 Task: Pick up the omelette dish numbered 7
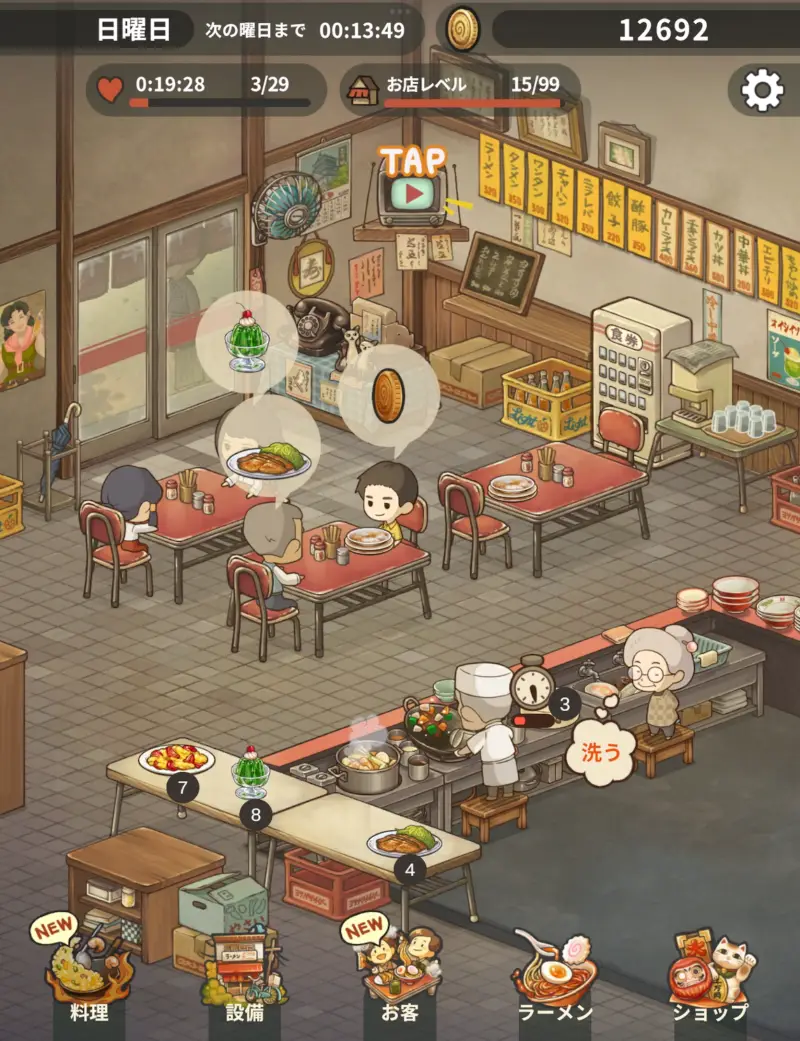[177, 759]
